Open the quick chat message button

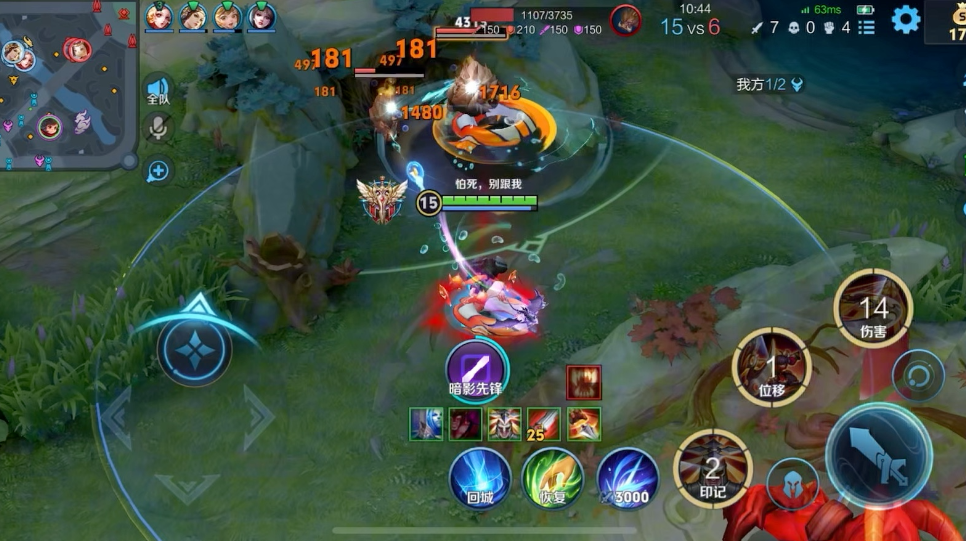pyautogui.click(x=158, y=170)
